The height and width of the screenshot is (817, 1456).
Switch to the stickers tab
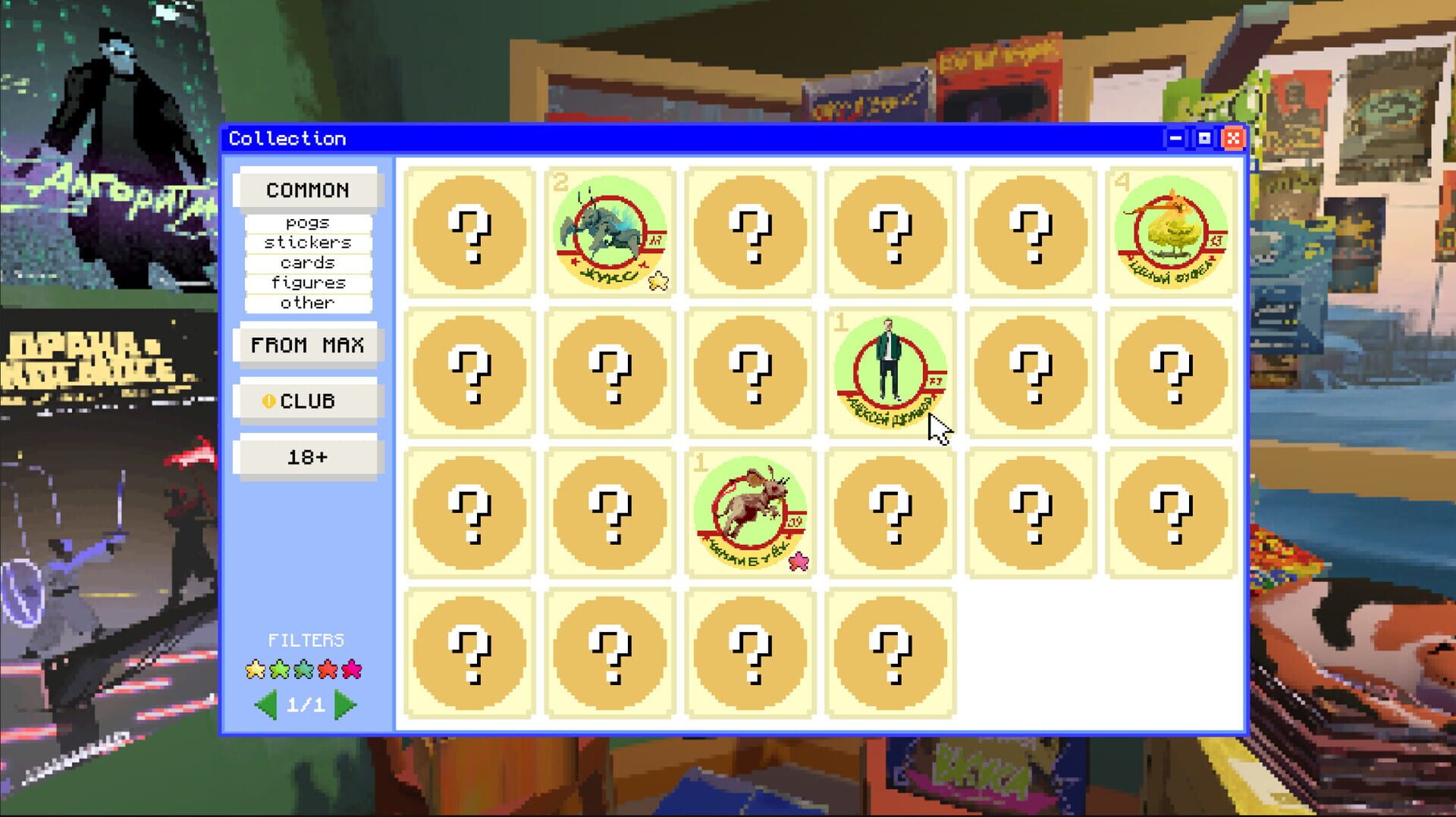pos(307,243)
